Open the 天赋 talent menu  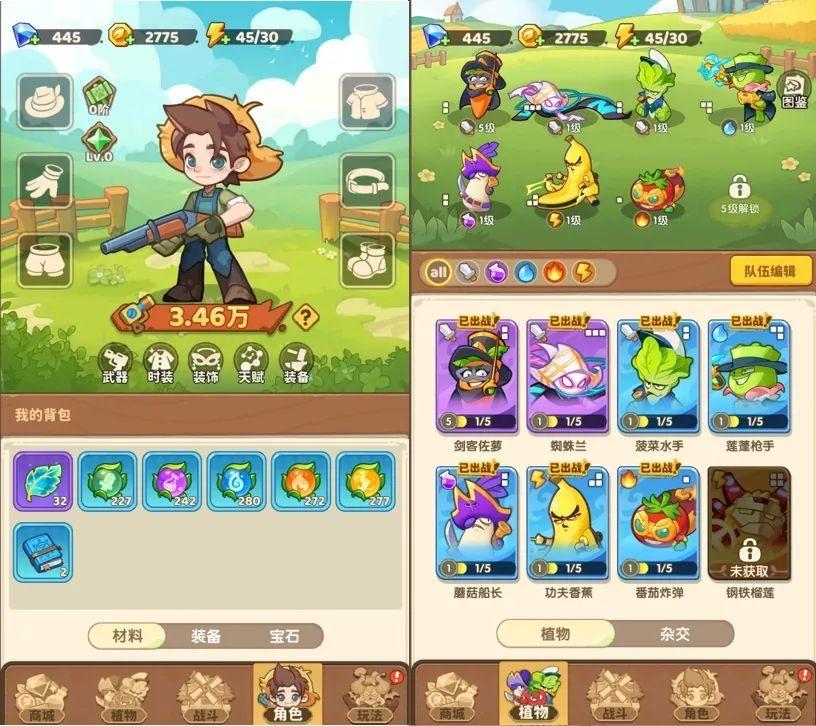pos(250,362)
